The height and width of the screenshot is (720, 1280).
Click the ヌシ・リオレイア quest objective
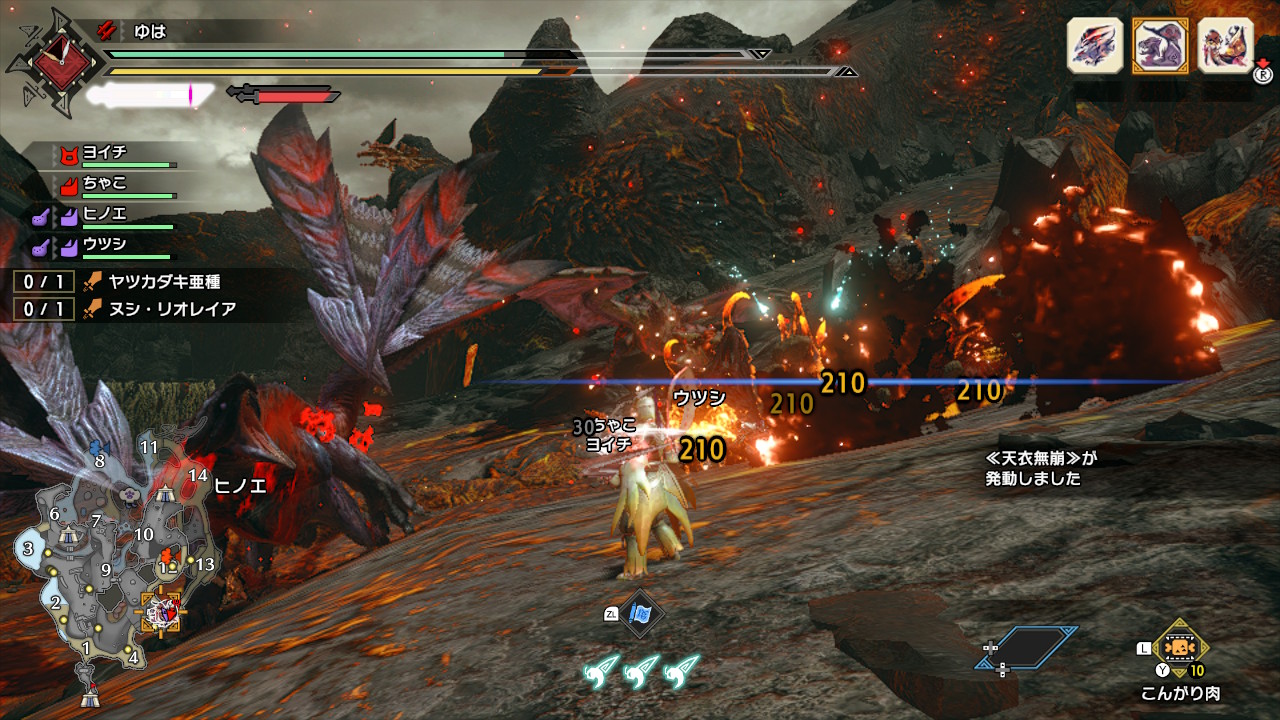tap(160, 309)
